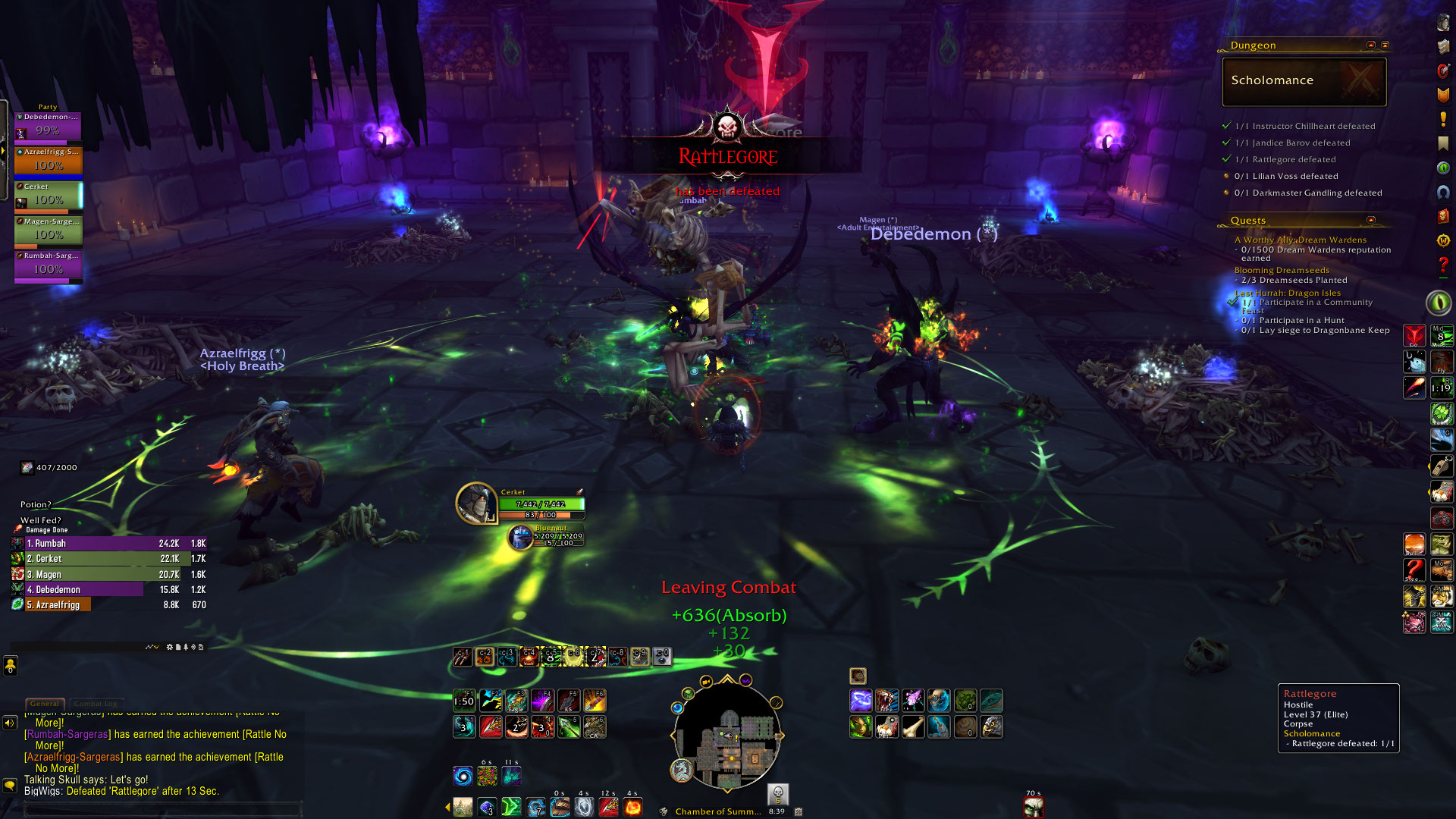Activate the red arrowhead ability on F5

[x=568, y=701]
